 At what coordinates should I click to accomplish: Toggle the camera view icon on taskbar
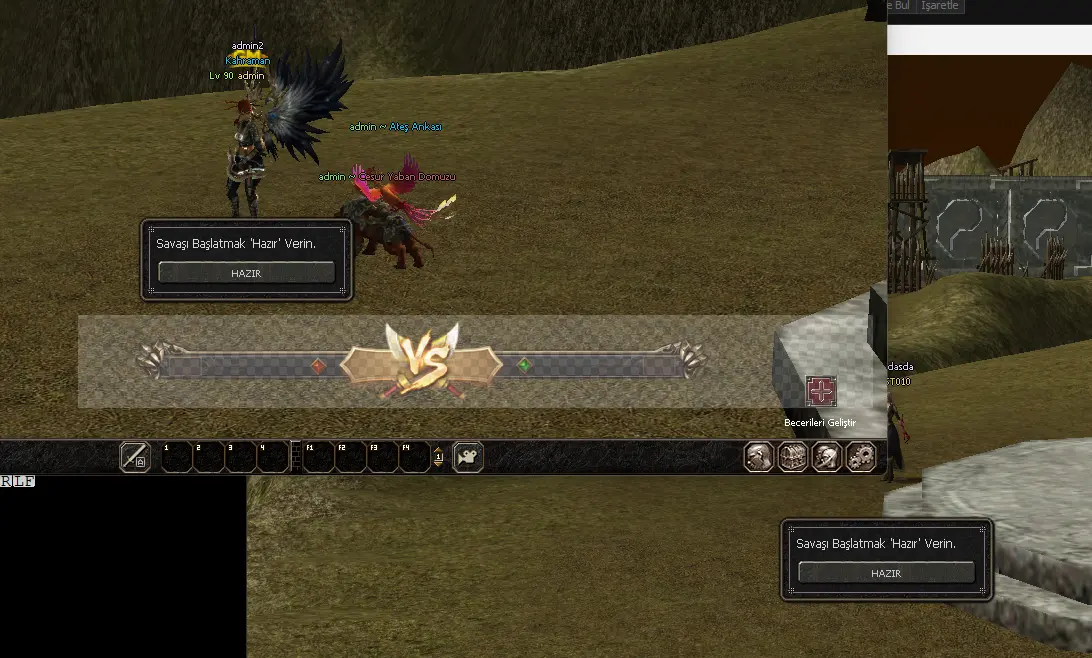(x=468, y=457)
